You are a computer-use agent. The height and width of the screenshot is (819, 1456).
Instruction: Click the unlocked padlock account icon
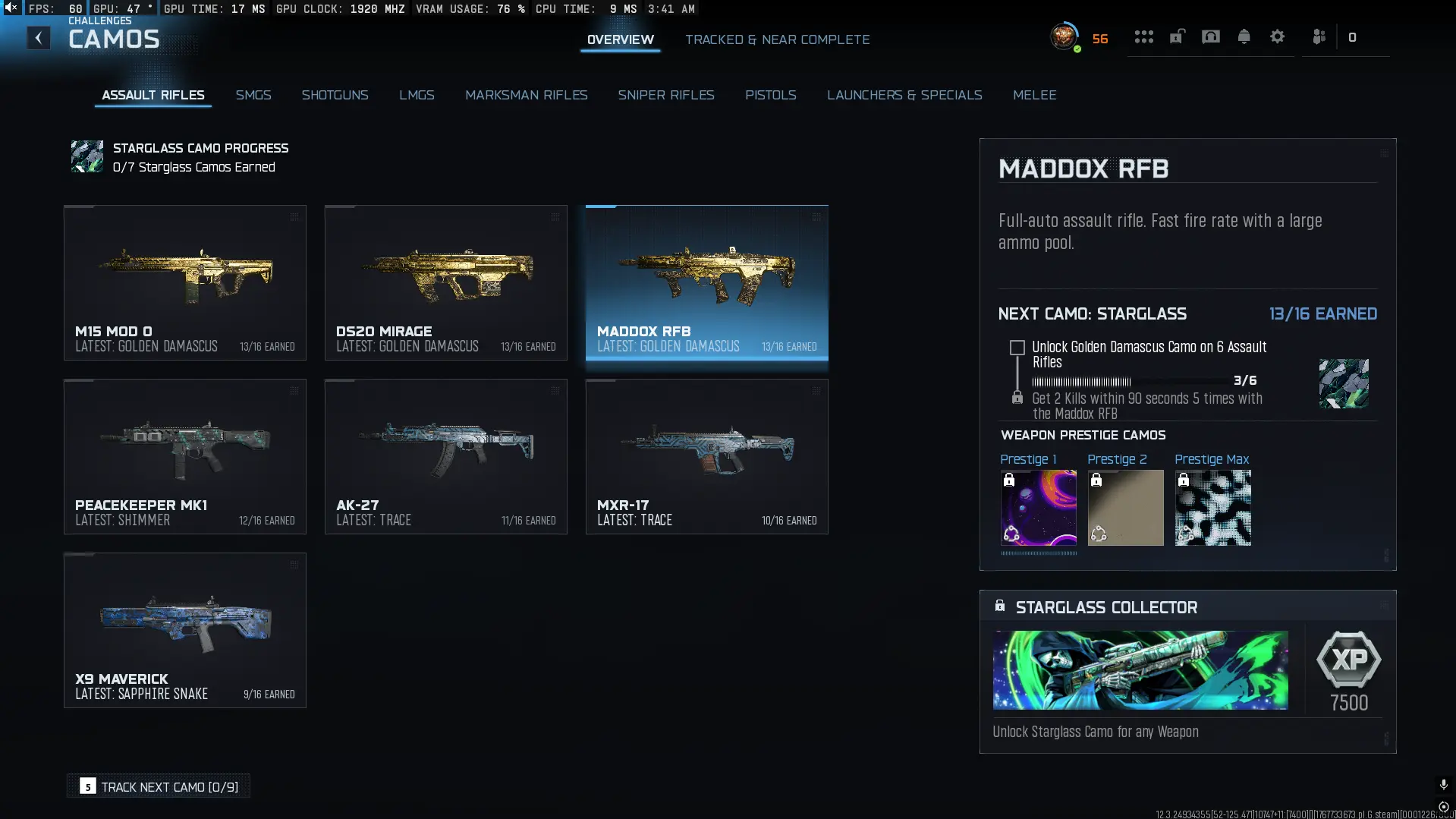point(1177,36)
